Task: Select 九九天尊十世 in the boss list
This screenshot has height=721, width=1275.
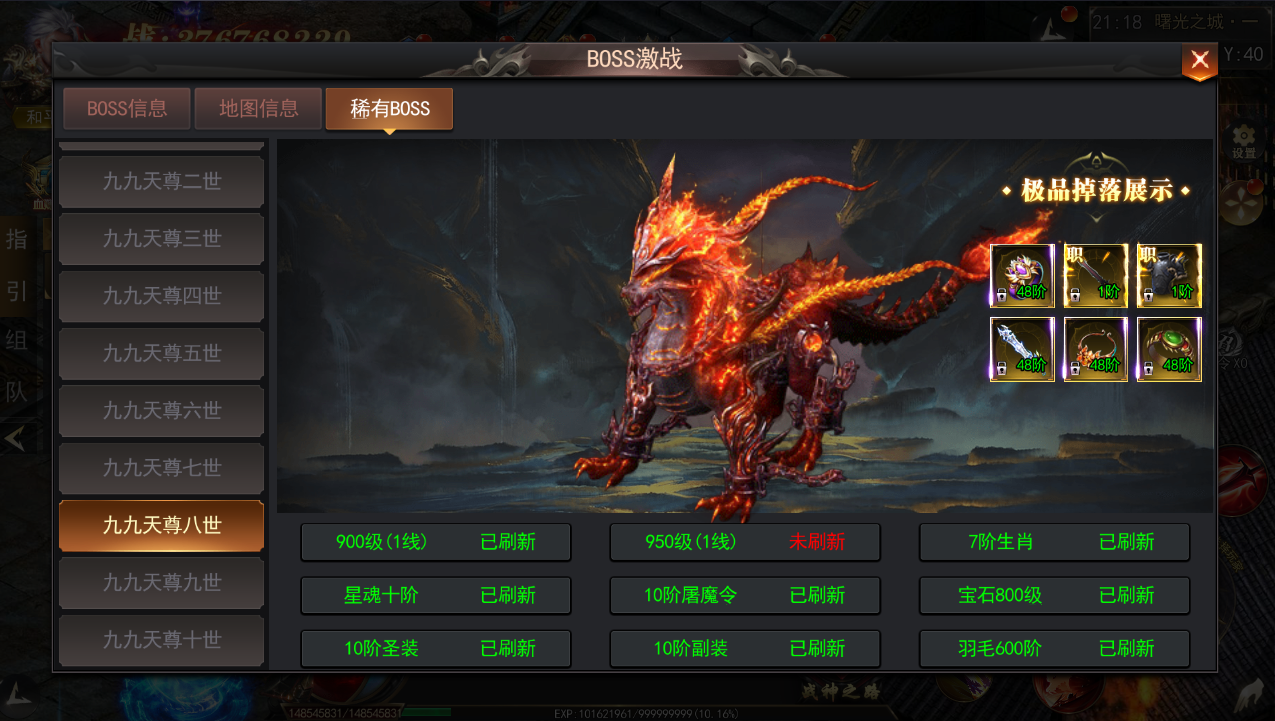Action: coord(162,640)
